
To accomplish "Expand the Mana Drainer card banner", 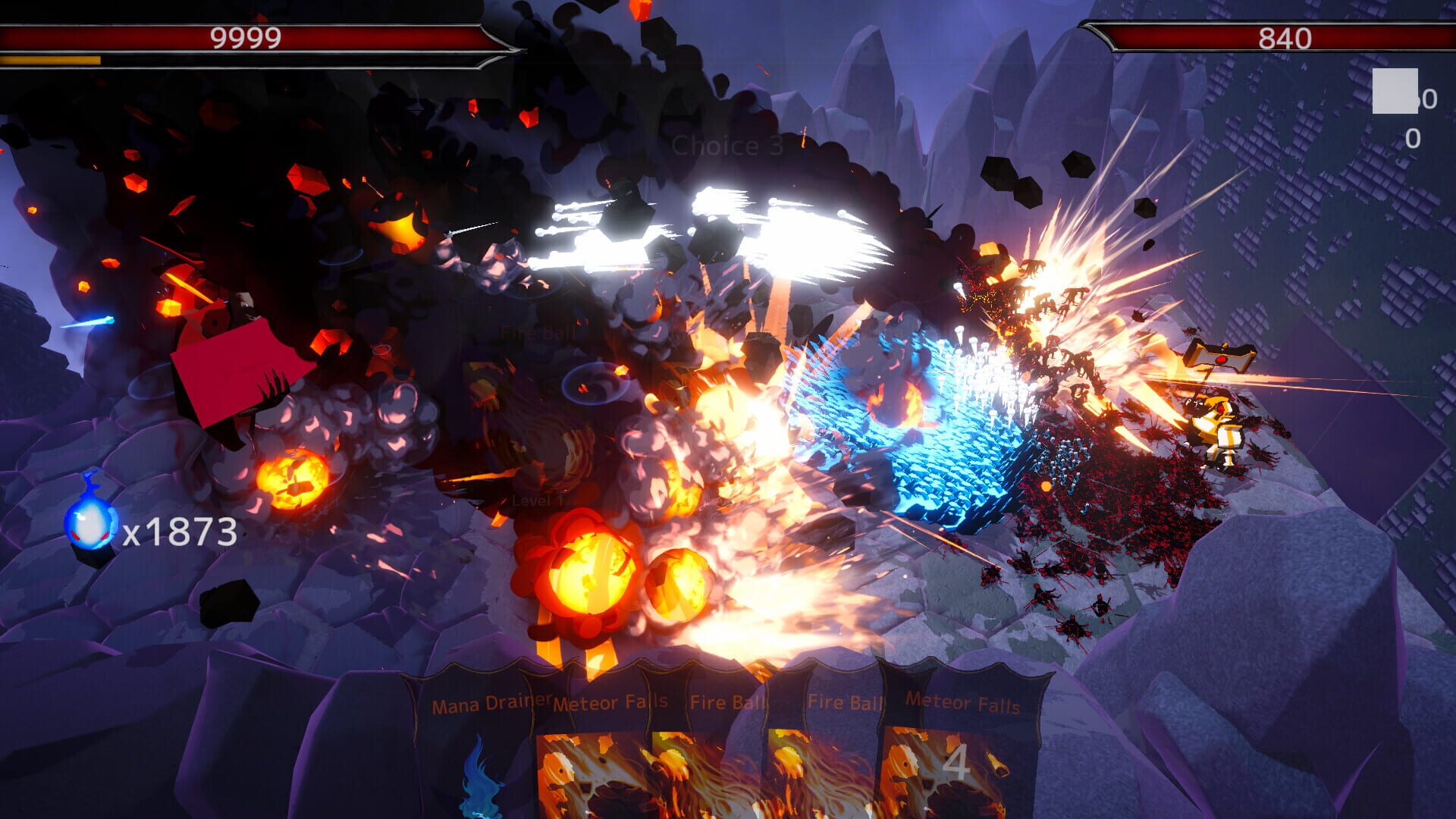I will coord(489,705).
